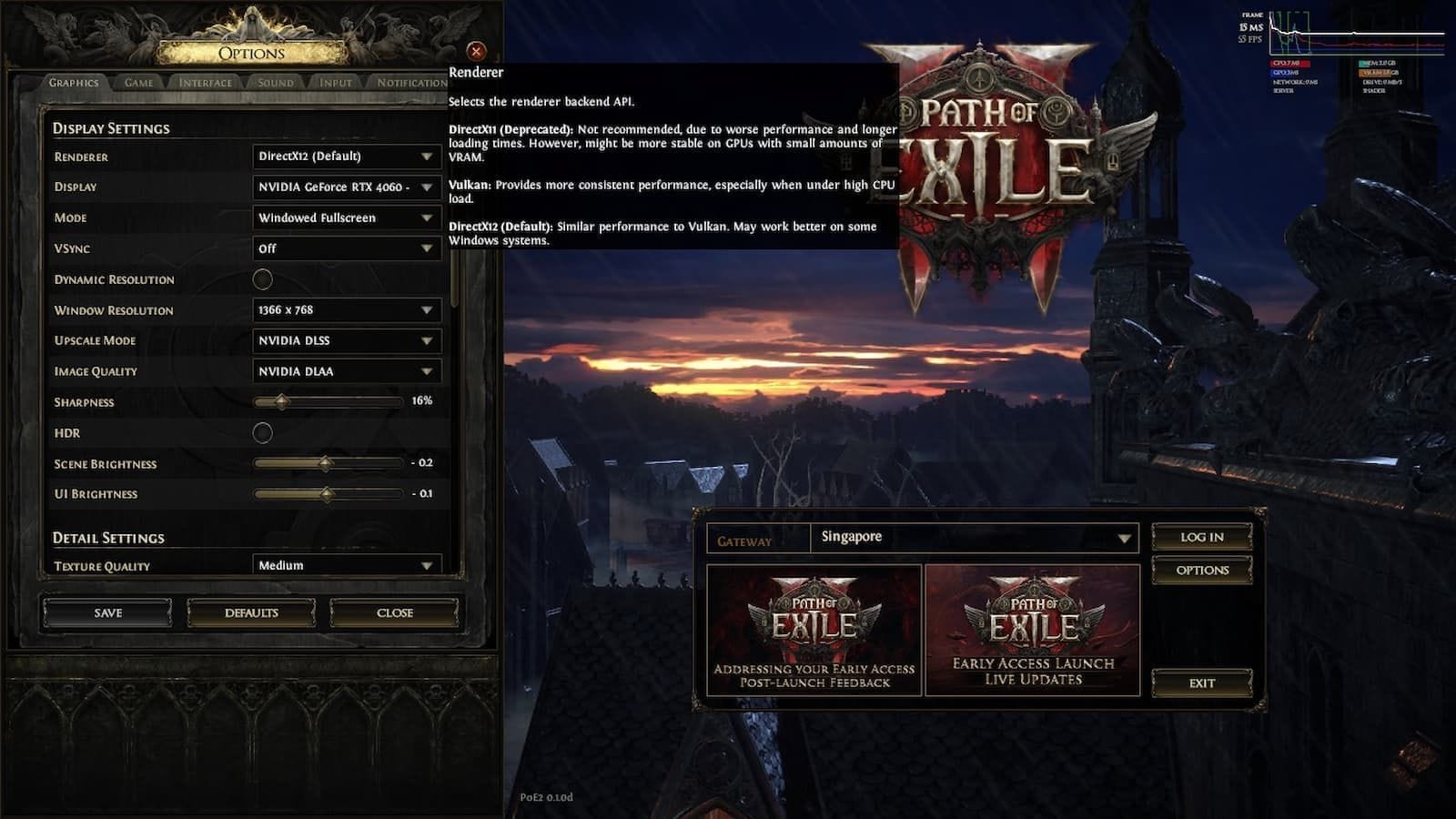
Task: Open the Gateway selection dropdown
Action: (978, 537)
